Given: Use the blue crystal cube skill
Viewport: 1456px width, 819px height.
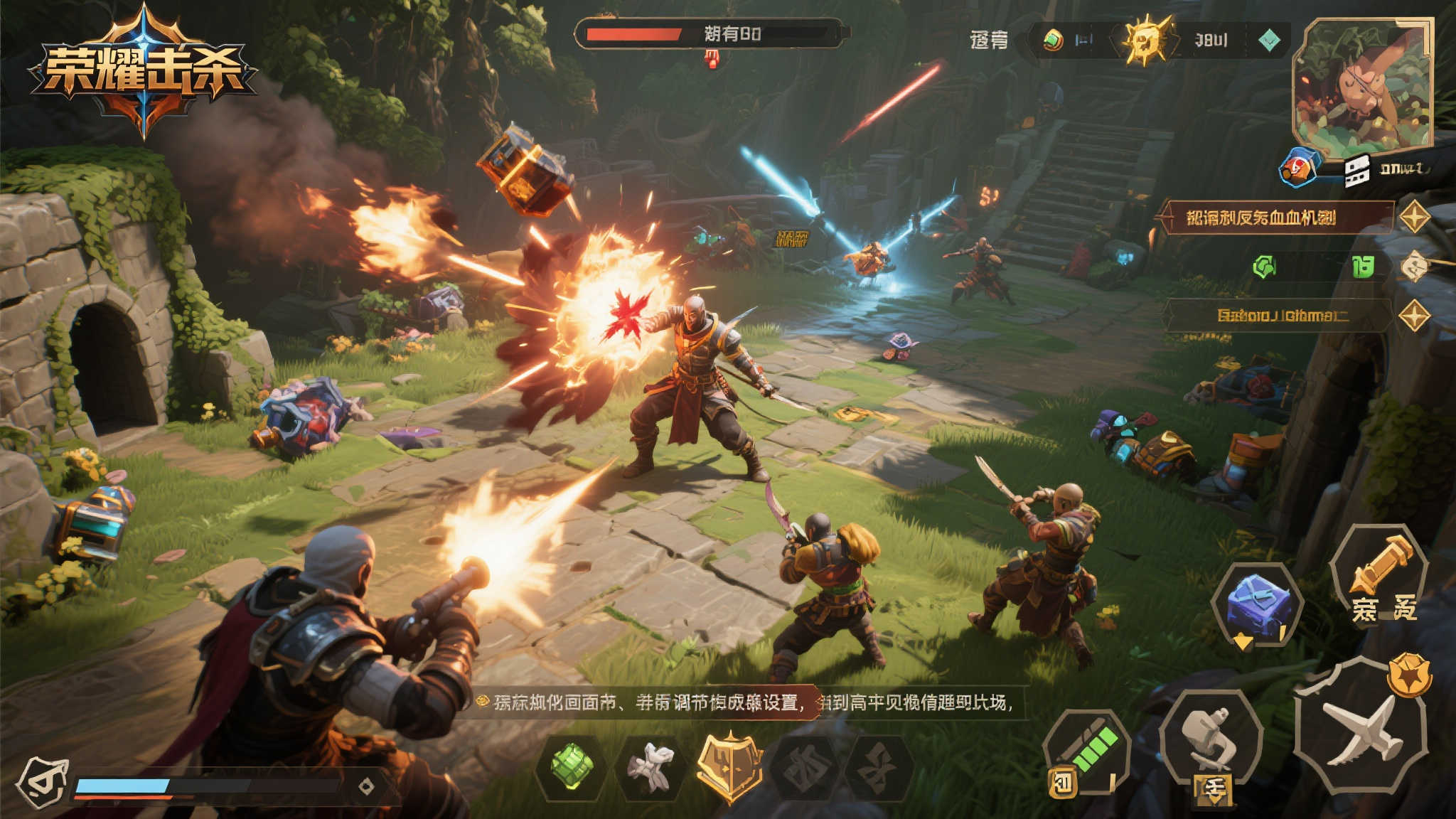Looking at the screenshot, I should (x=1257, y=604).
